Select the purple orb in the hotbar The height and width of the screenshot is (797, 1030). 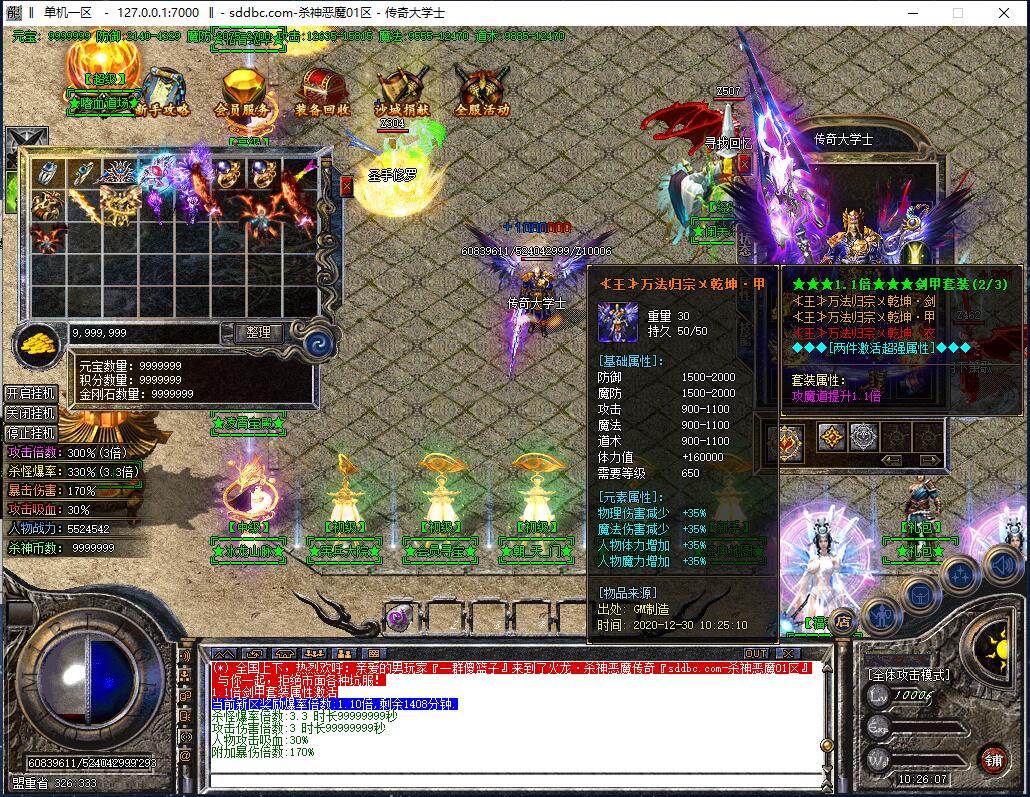coord(399,617)
